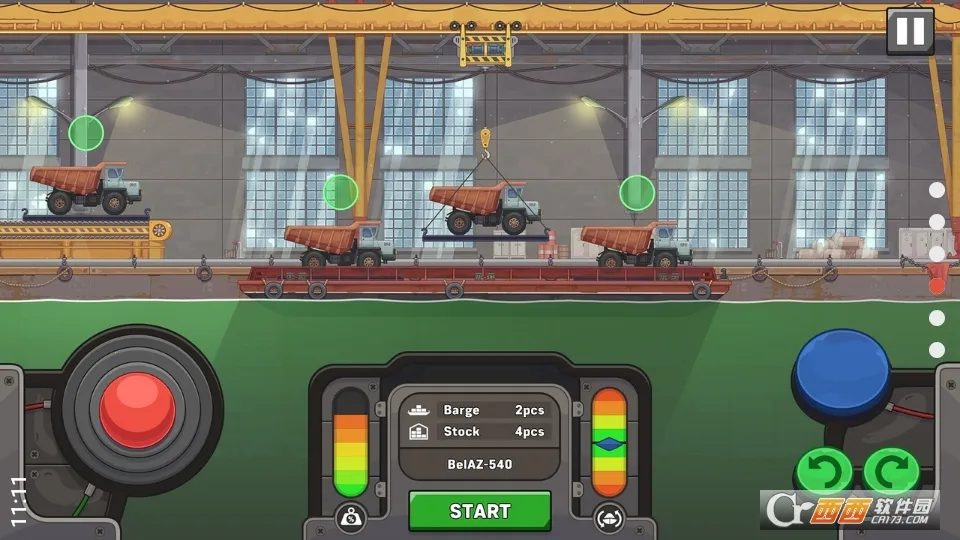Hit the green START button
960x540 pixels.
tap(480, 511)
